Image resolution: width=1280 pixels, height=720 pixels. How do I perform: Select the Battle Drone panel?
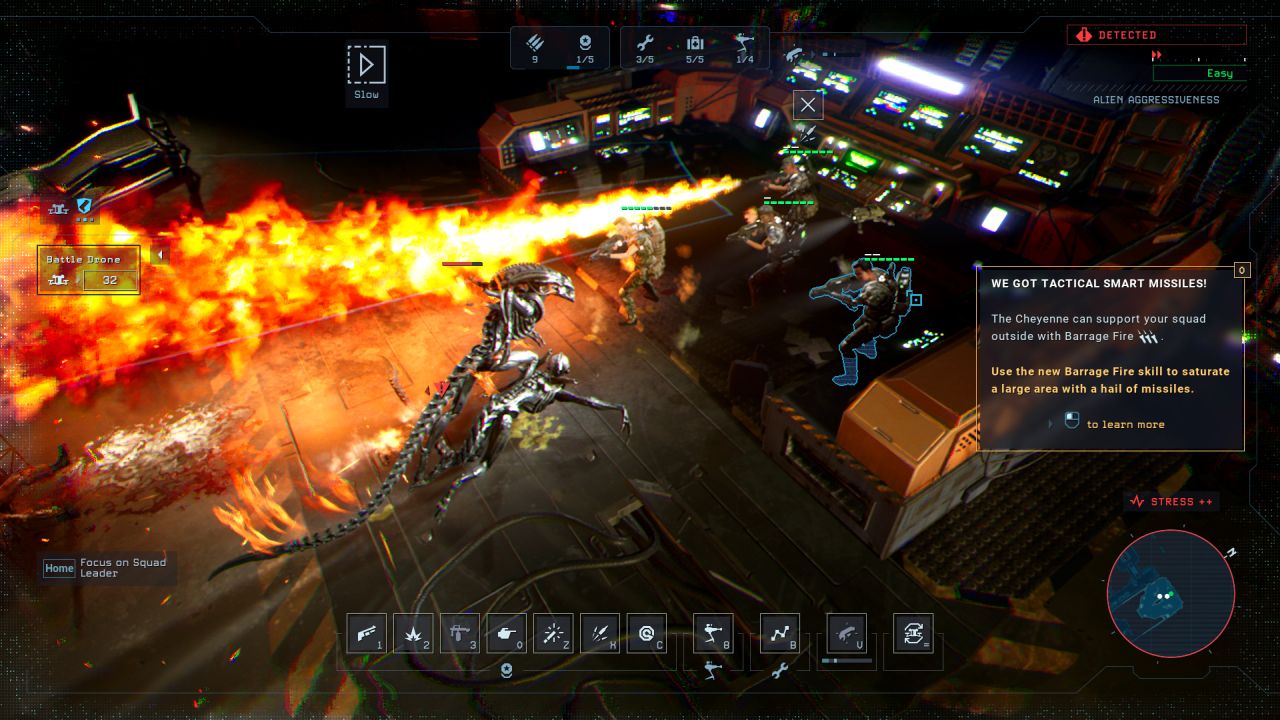coord(88,270)
